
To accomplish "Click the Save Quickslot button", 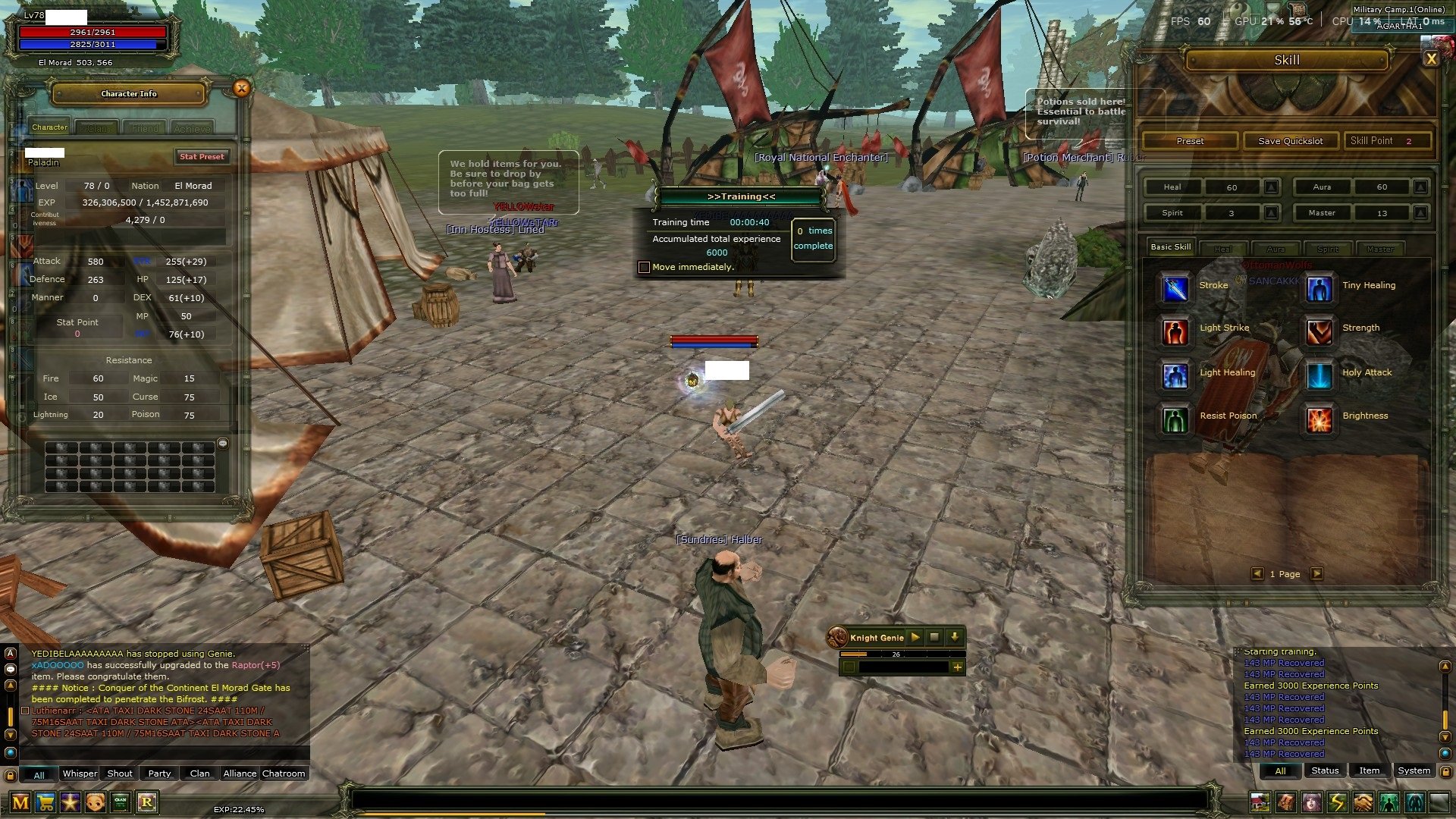I will point(1290,140).
